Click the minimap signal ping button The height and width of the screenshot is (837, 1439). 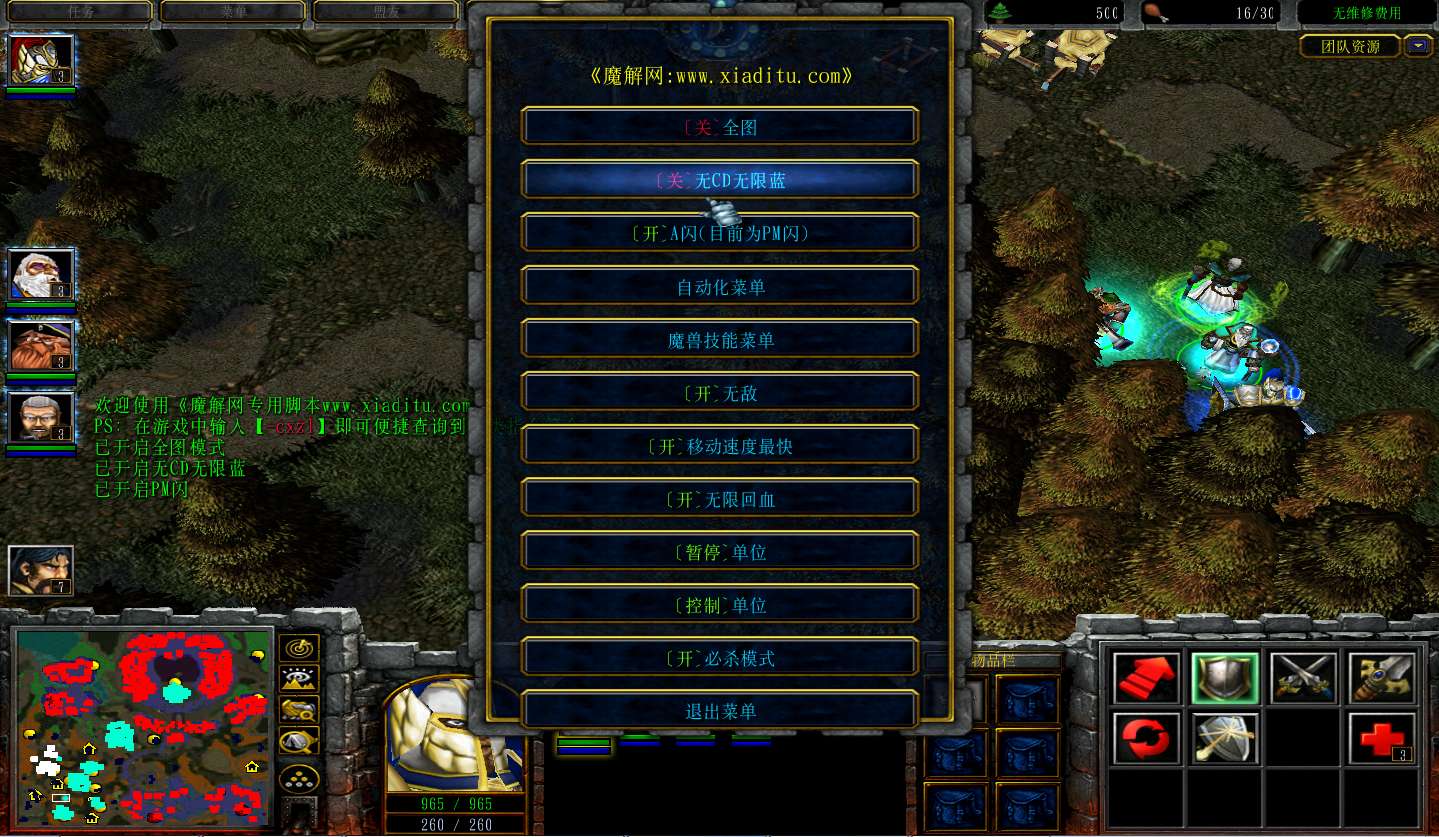click(x=299, y=649)
